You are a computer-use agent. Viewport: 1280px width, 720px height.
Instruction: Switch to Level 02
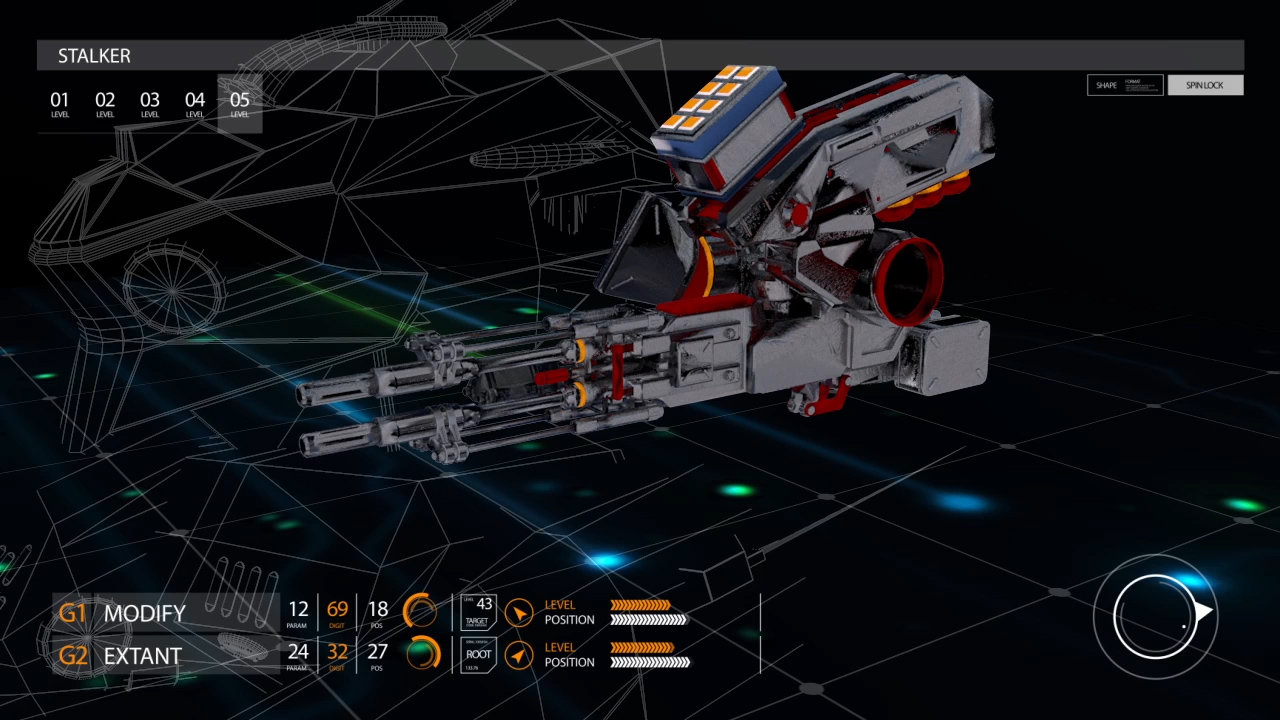click(x=105, y=103)
